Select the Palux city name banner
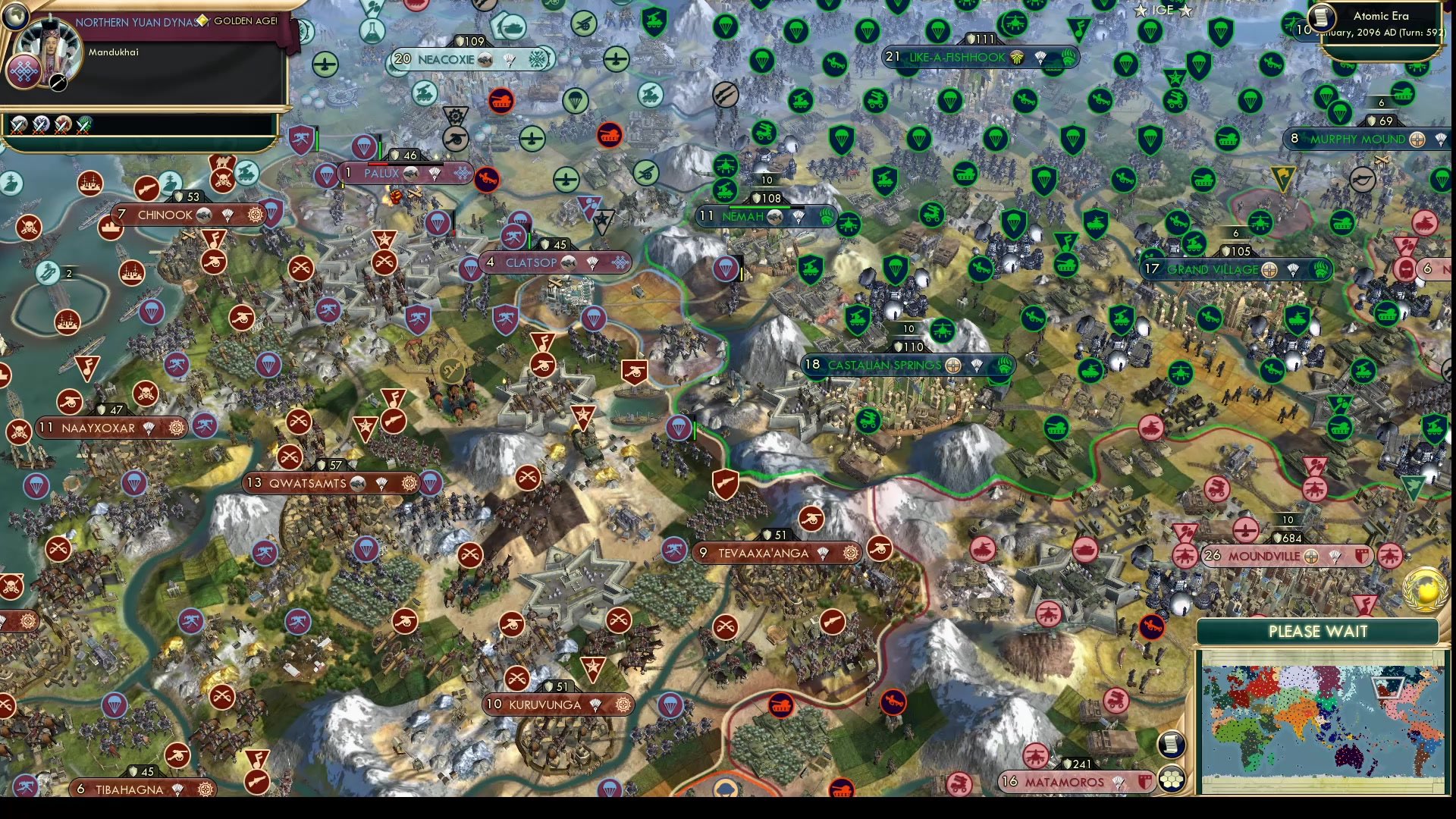Viewport: 1456px width, 819px height. pyautogui.click(x=383, y=174)
